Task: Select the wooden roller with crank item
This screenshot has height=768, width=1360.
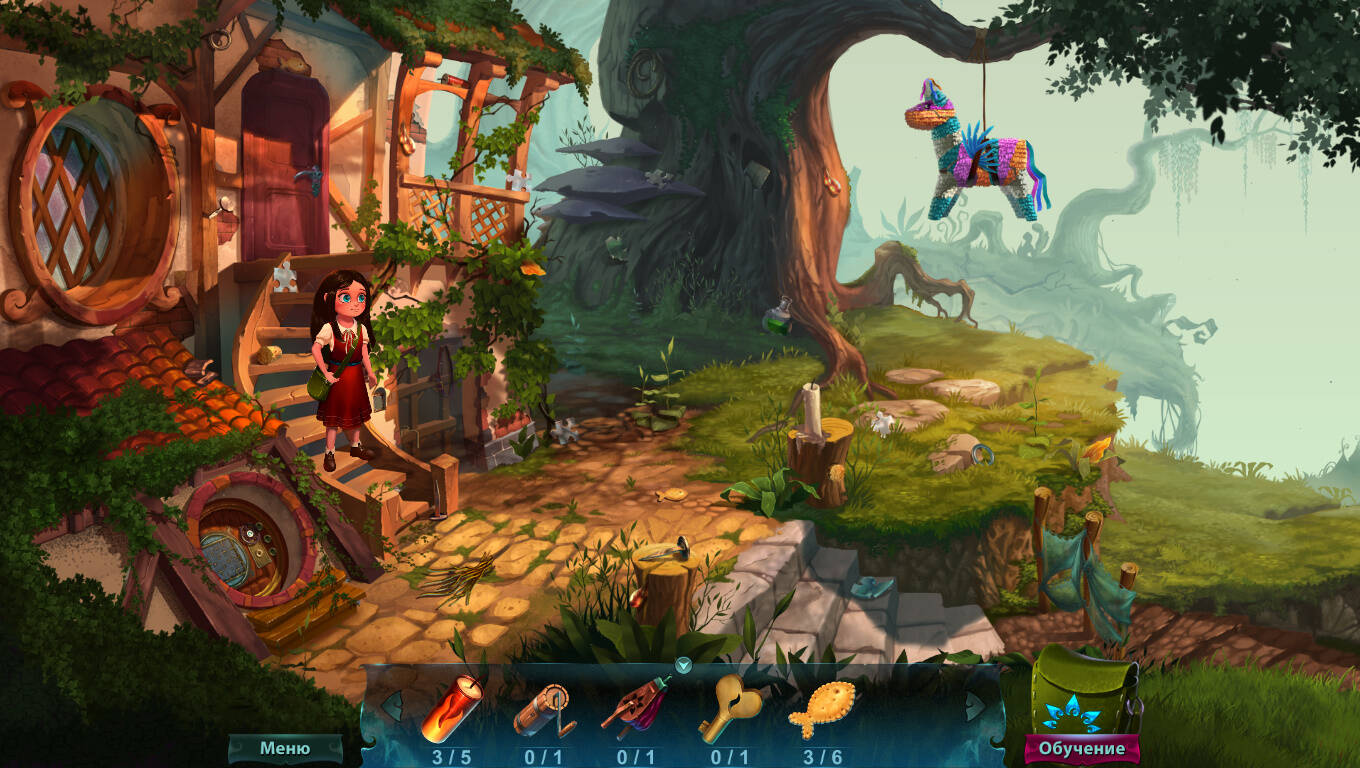Action: [x=544, y=709]
